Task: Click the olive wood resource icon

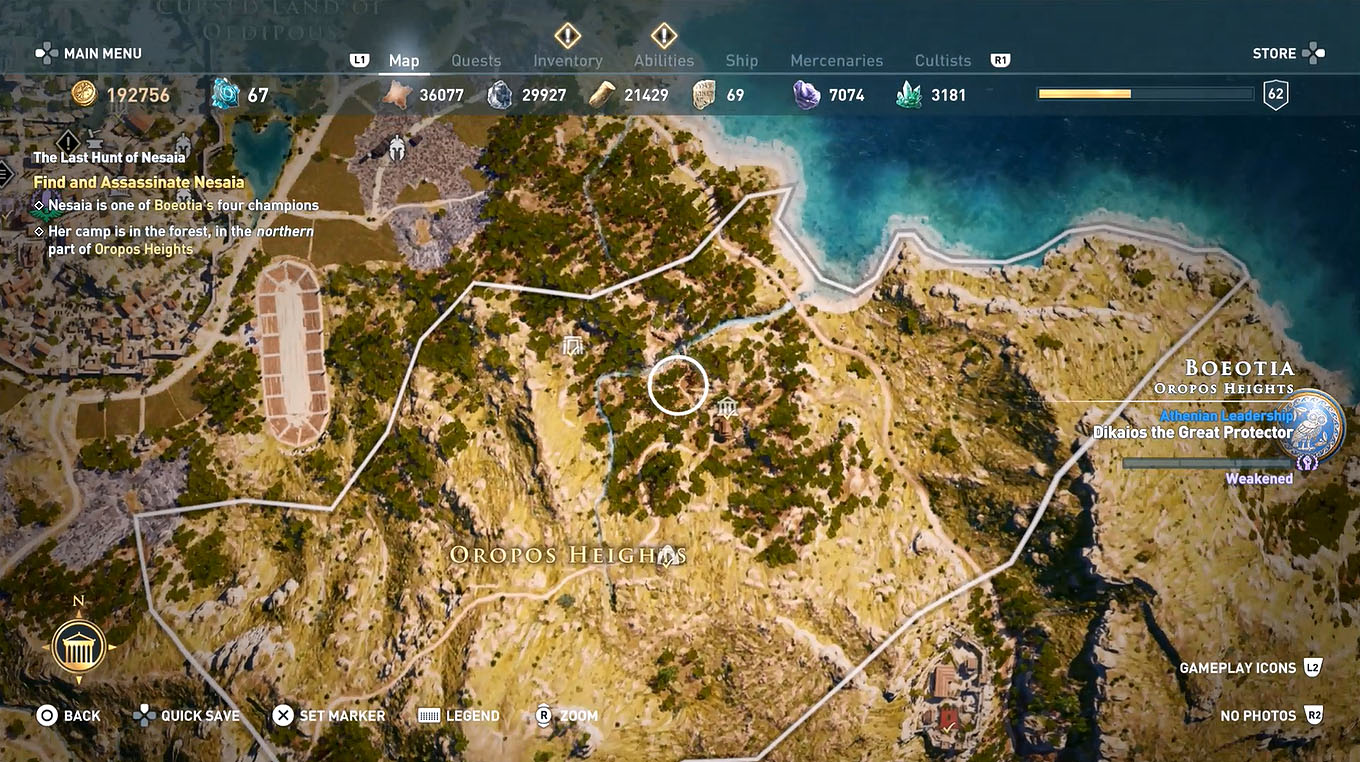Action: [601, 93]
